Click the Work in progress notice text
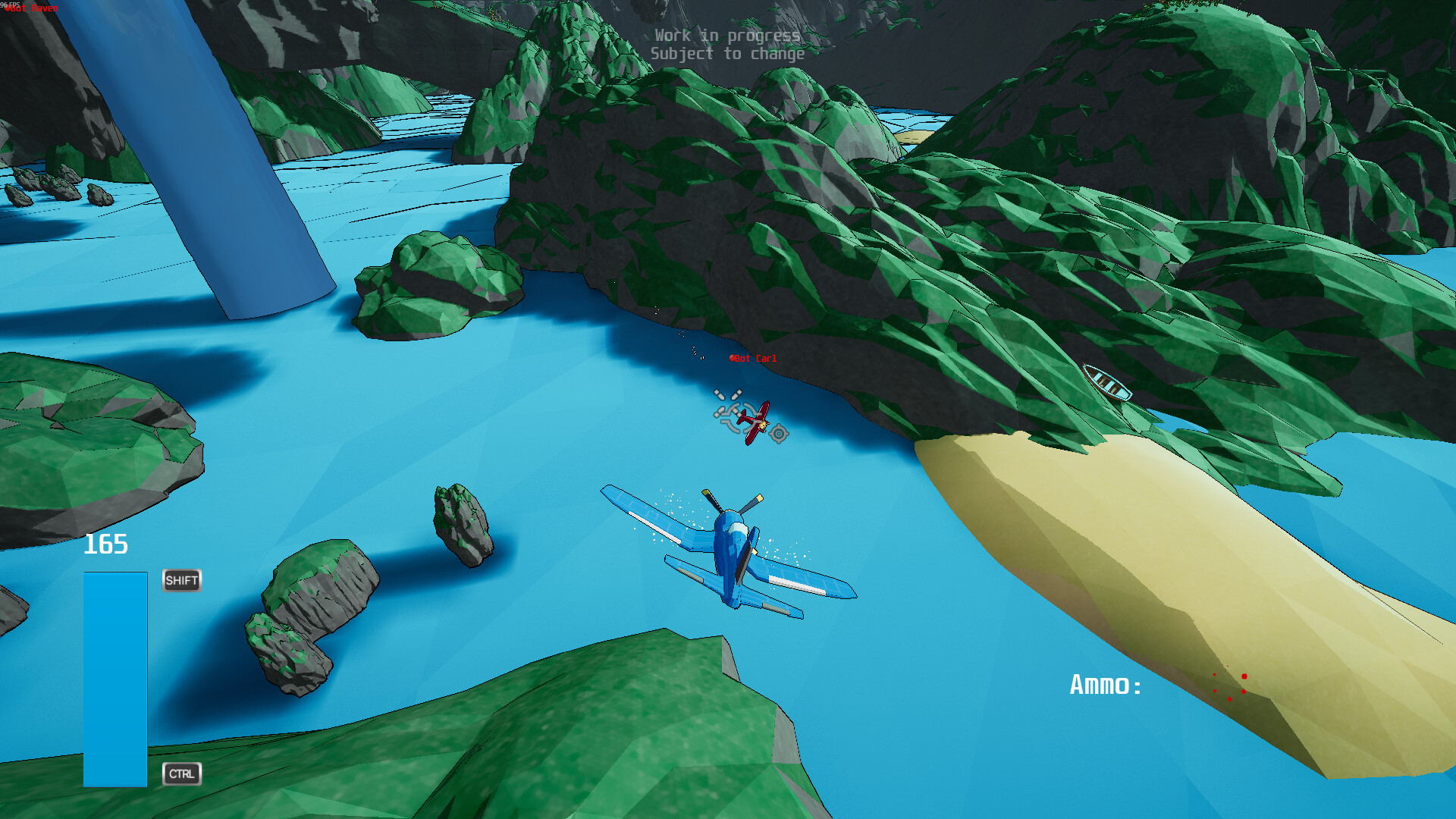Viewport: 1456px width, 819px height. [726, 36]
